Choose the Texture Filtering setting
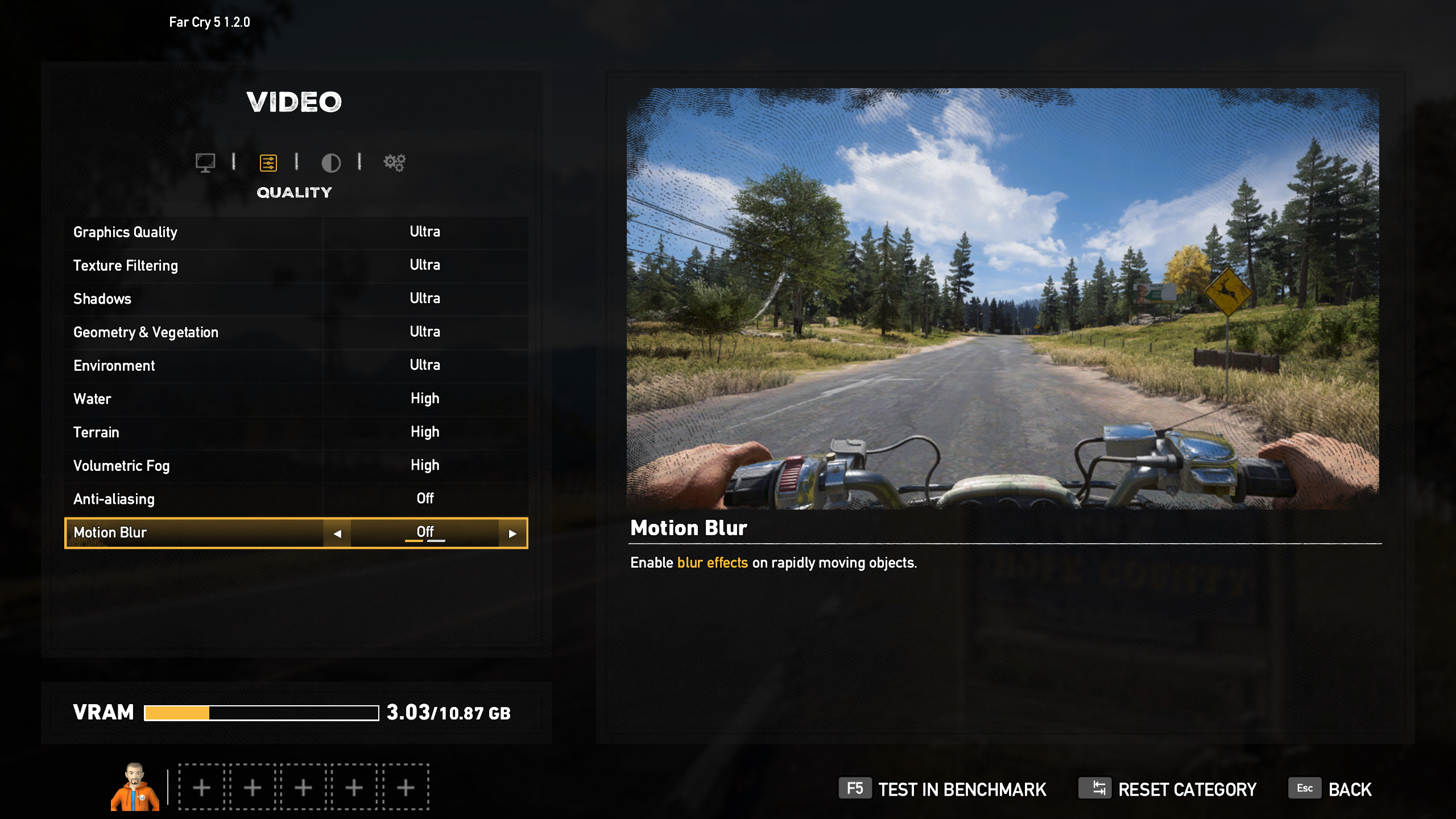 pyautogui.click(x=296, y=265)
